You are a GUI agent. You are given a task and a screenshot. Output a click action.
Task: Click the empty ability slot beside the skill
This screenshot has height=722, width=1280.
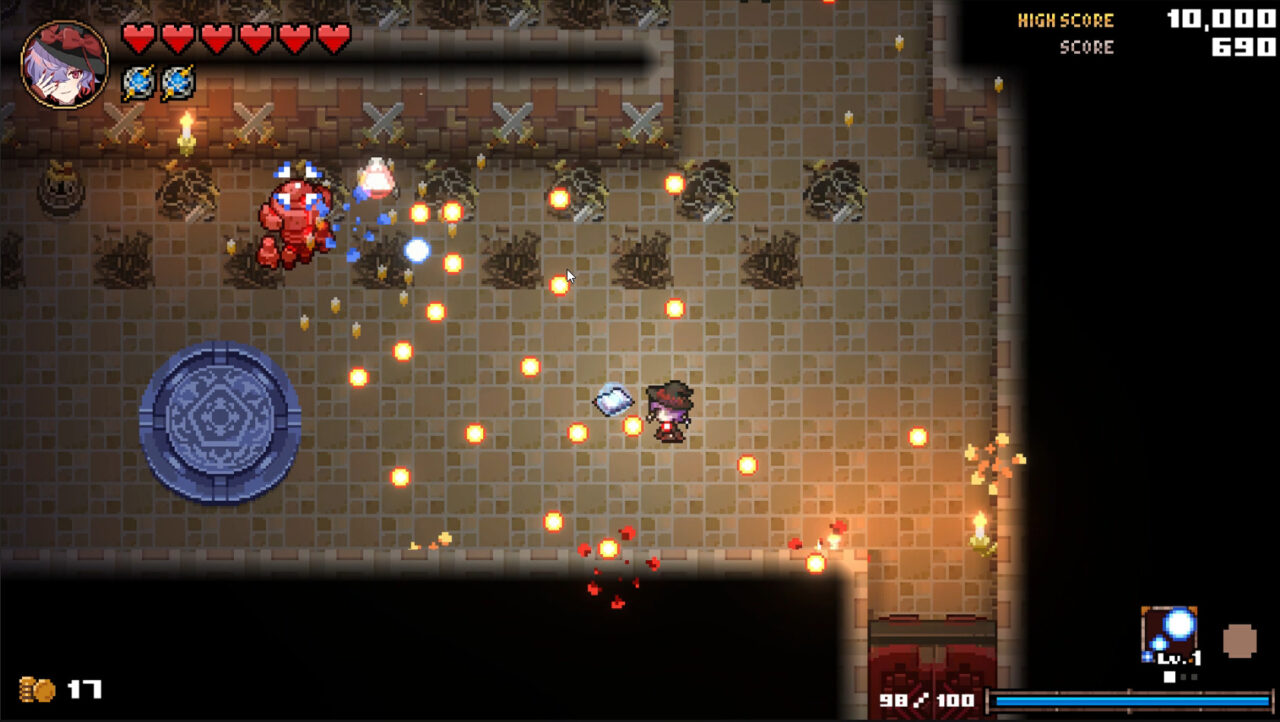click(1240, 639)
